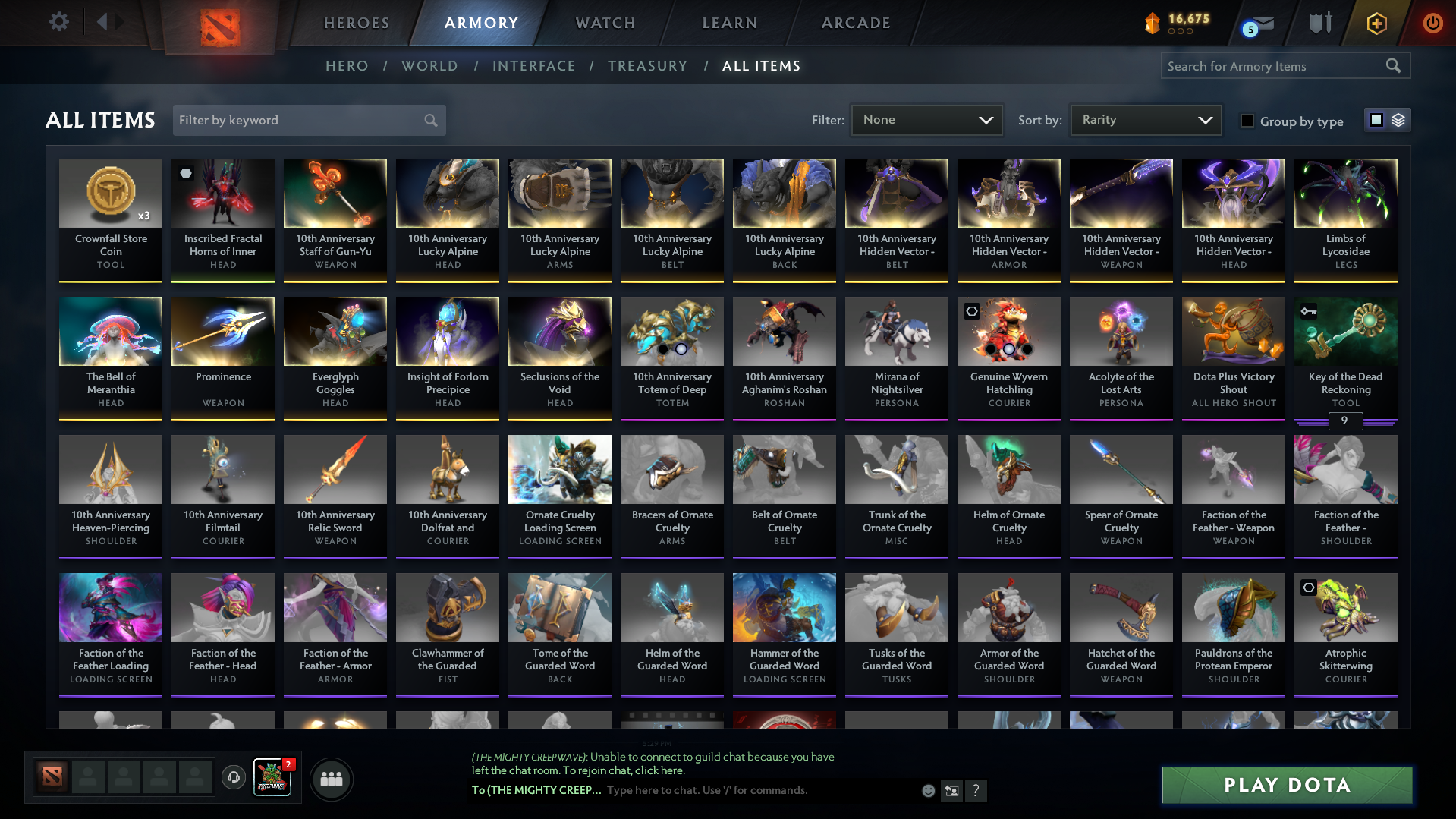Click the red power button to exit

(1432, 23)
